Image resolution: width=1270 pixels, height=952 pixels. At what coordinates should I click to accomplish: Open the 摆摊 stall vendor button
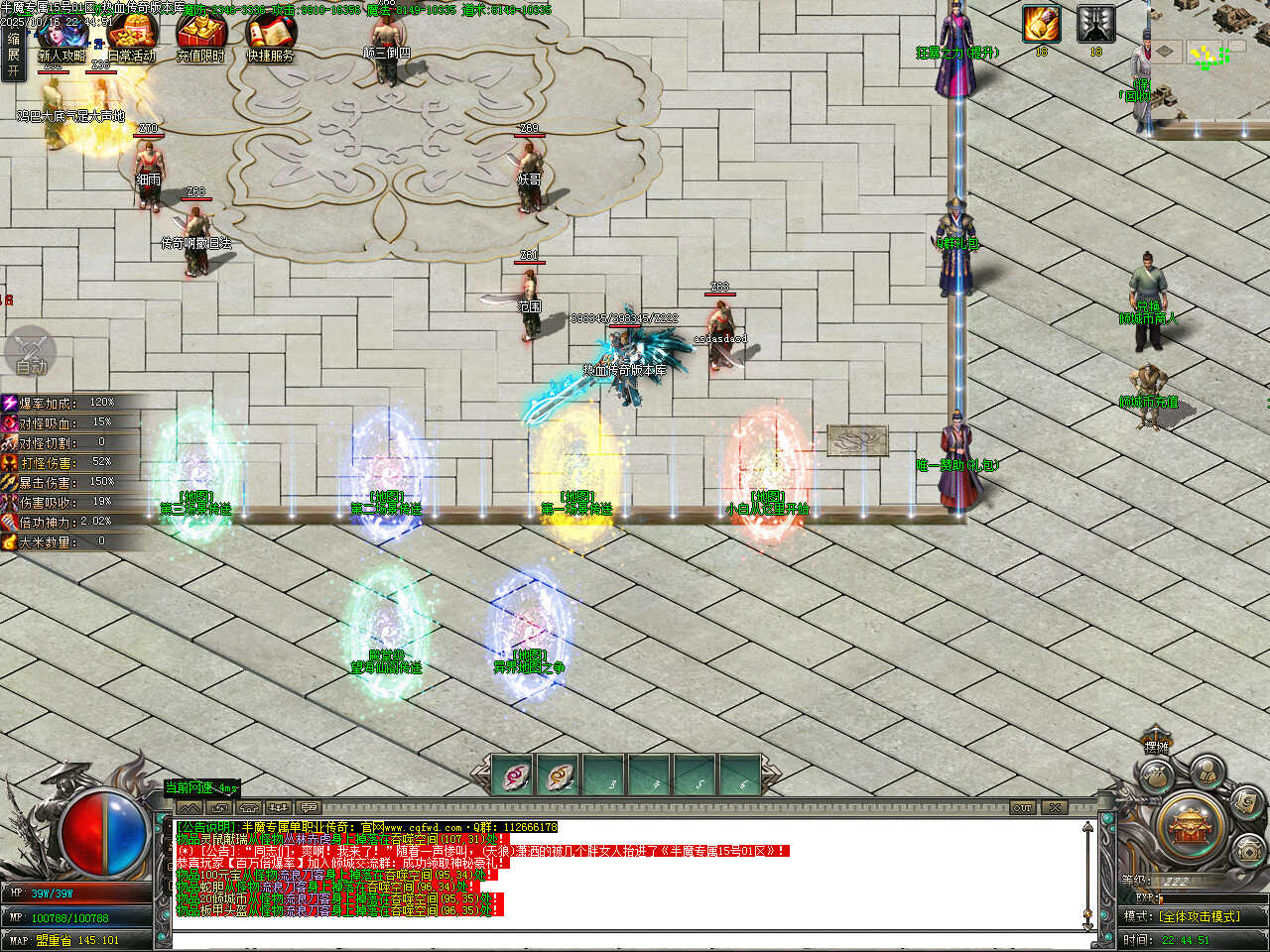click(1156, 747)
